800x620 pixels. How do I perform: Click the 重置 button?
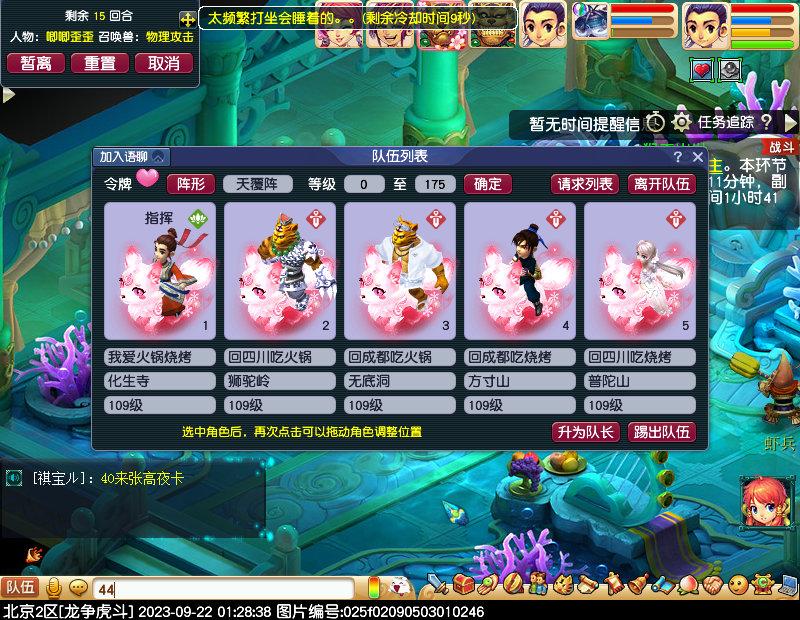point(100,63)
